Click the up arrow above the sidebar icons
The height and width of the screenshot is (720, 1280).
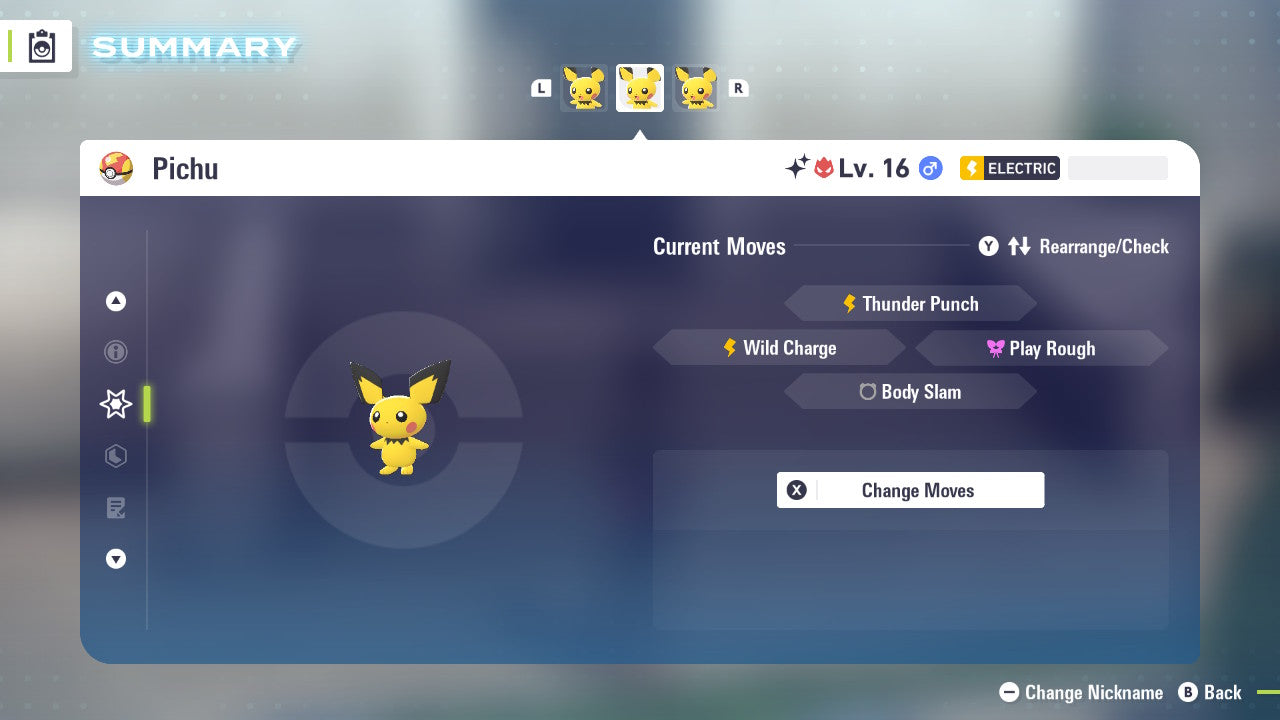click(116, 301)
